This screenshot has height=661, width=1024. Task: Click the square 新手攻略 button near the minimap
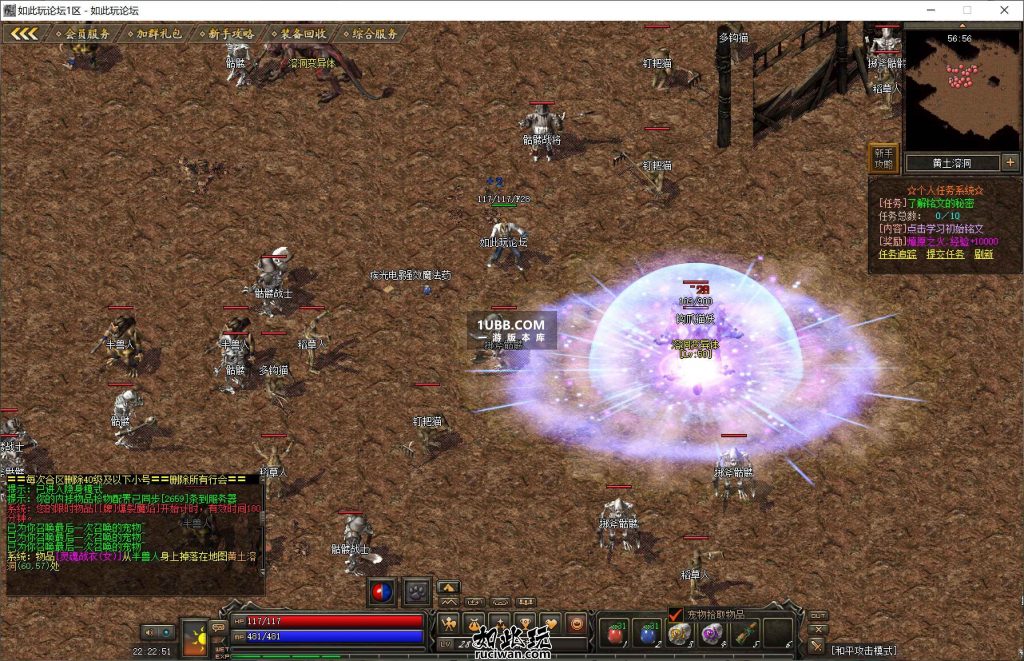882,158
